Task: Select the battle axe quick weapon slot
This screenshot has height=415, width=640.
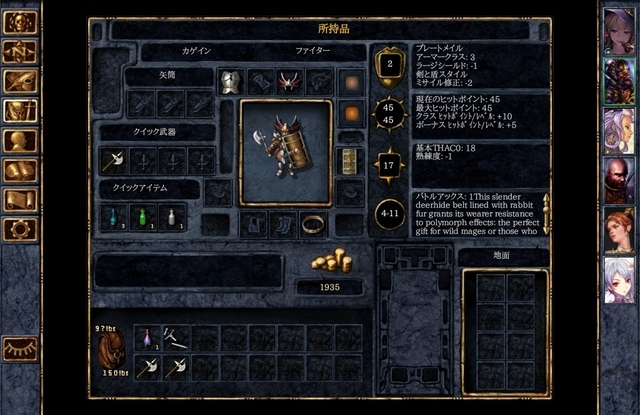Action: 113,160
